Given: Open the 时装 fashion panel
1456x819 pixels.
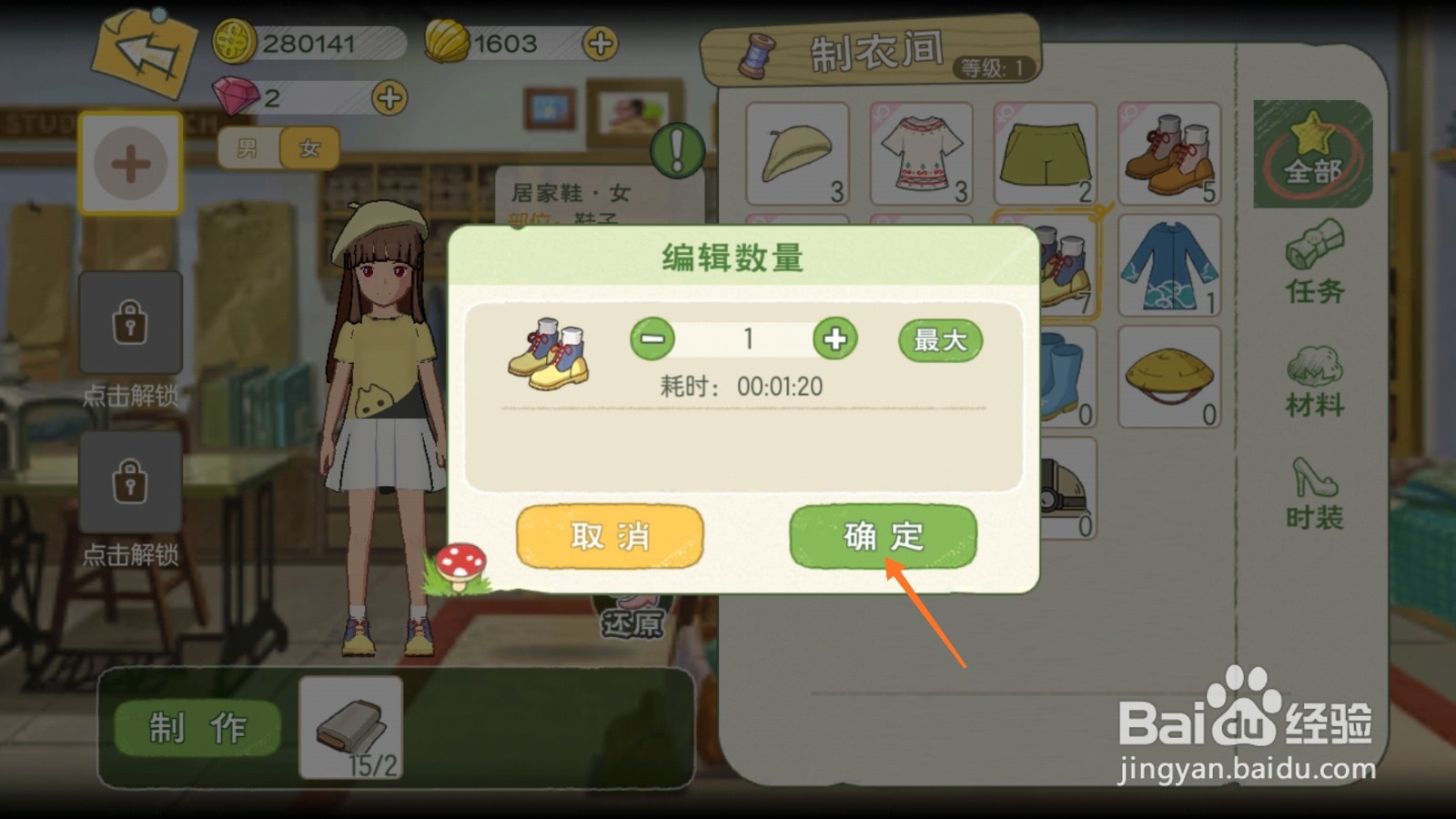Looking at the screenshot, I should coord(1313,491).
